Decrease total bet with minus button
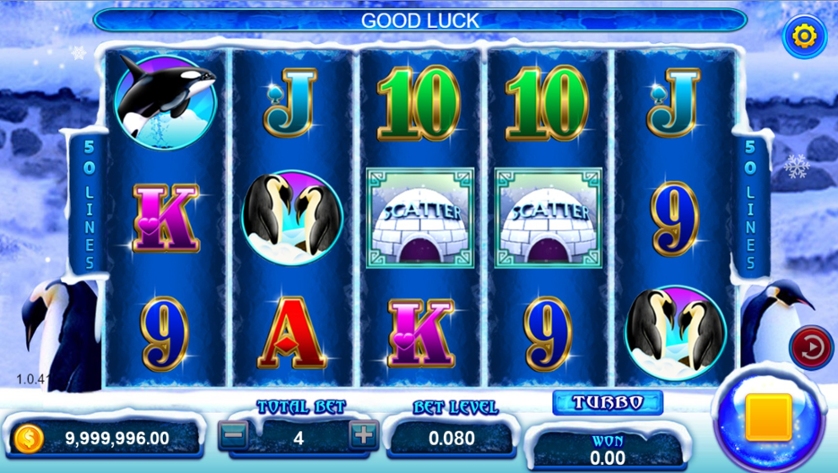The width and height of the screenshot is (838, 473). (x=233, y=435)
